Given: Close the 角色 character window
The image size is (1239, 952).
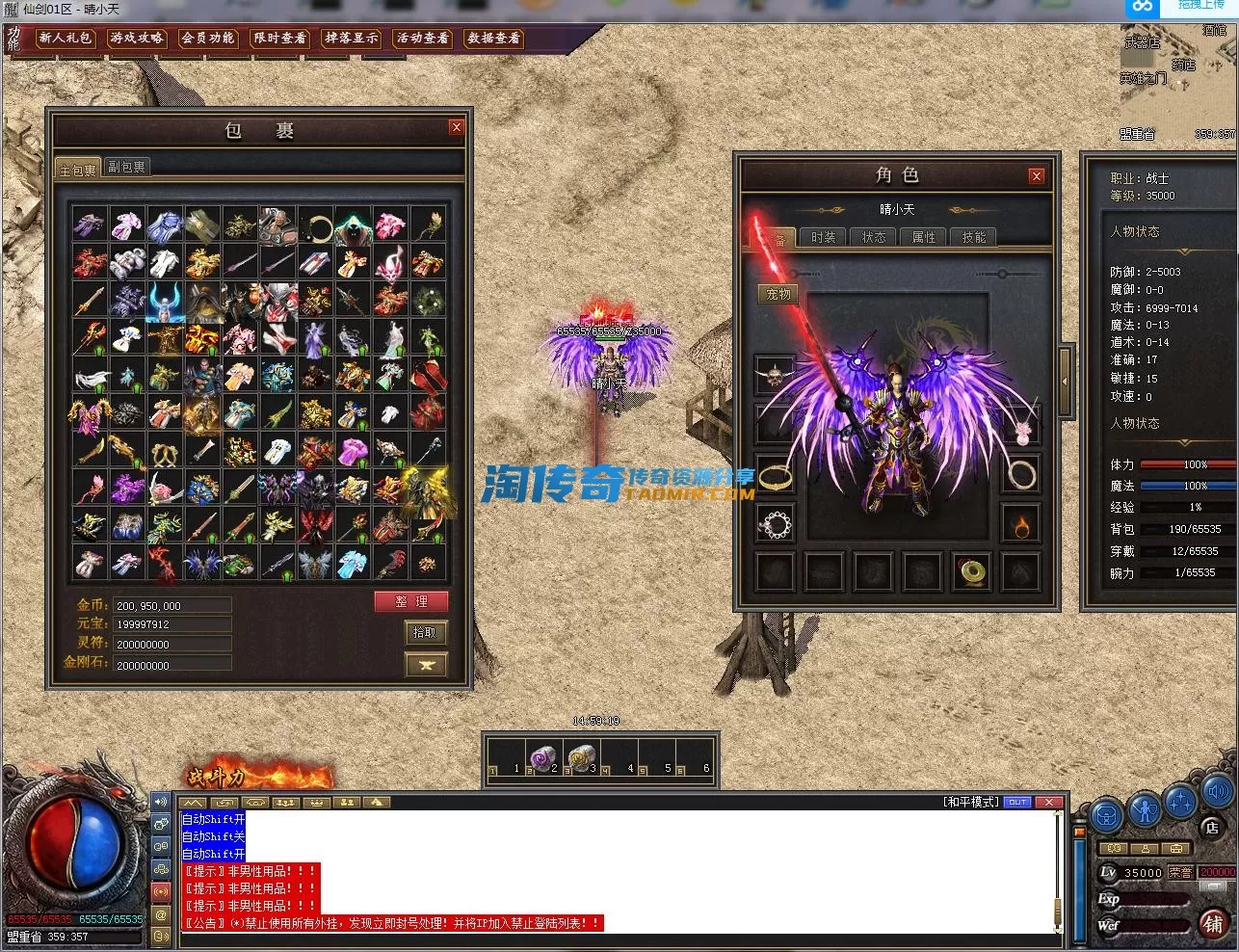Looking at the screenshot, I should [1037, 175].
